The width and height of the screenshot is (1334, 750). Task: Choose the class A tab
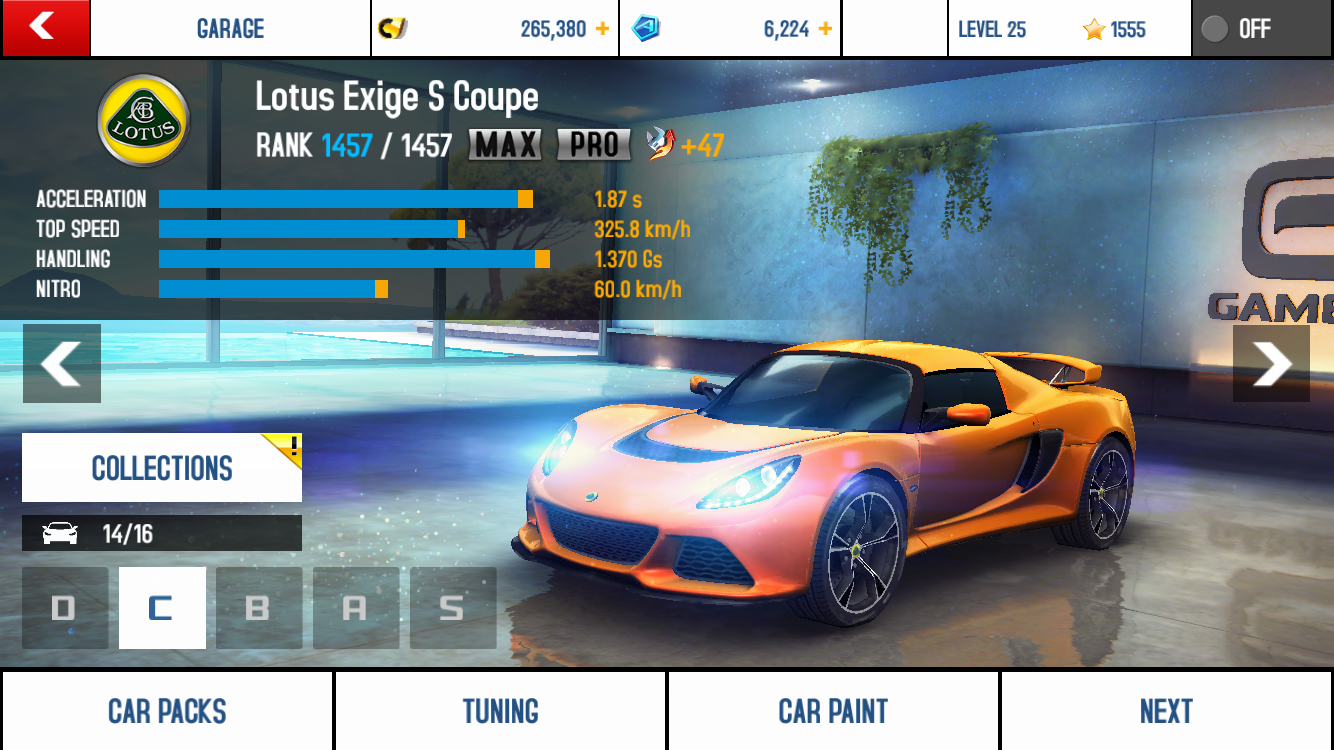click(356, 608)
